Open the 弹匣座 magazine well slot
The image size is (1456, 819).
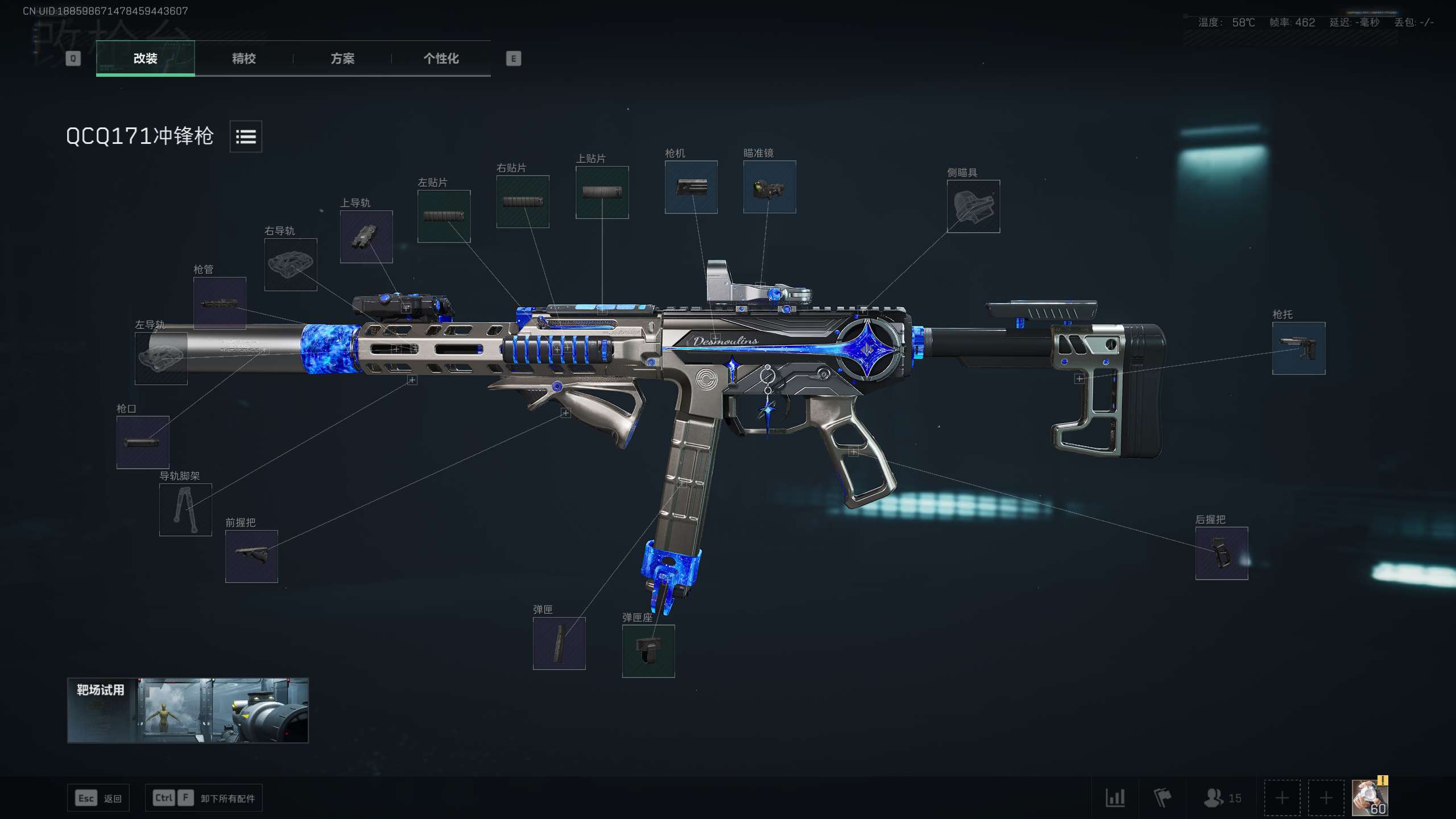[648, 651]
